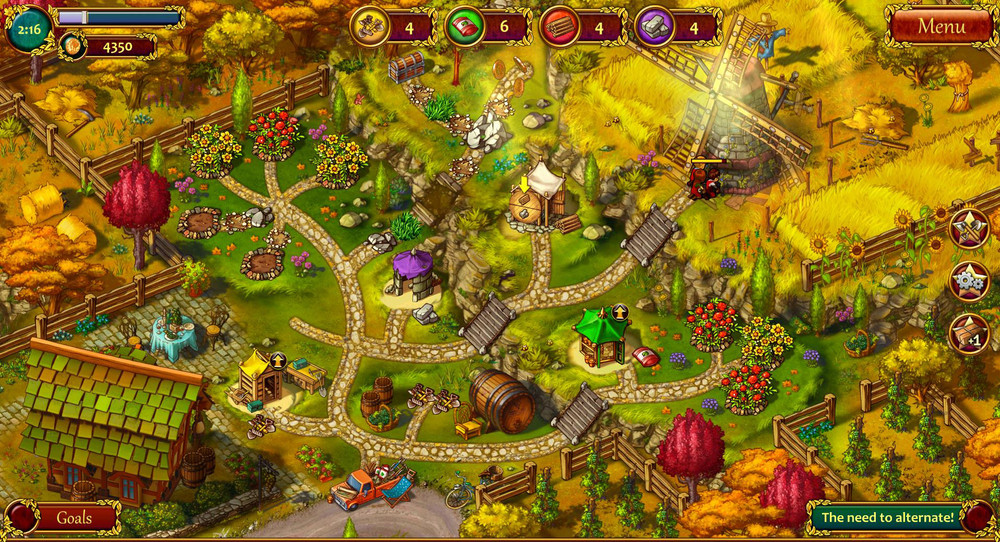
Task: Open the Goals panel
Action: tap(73, 518)
